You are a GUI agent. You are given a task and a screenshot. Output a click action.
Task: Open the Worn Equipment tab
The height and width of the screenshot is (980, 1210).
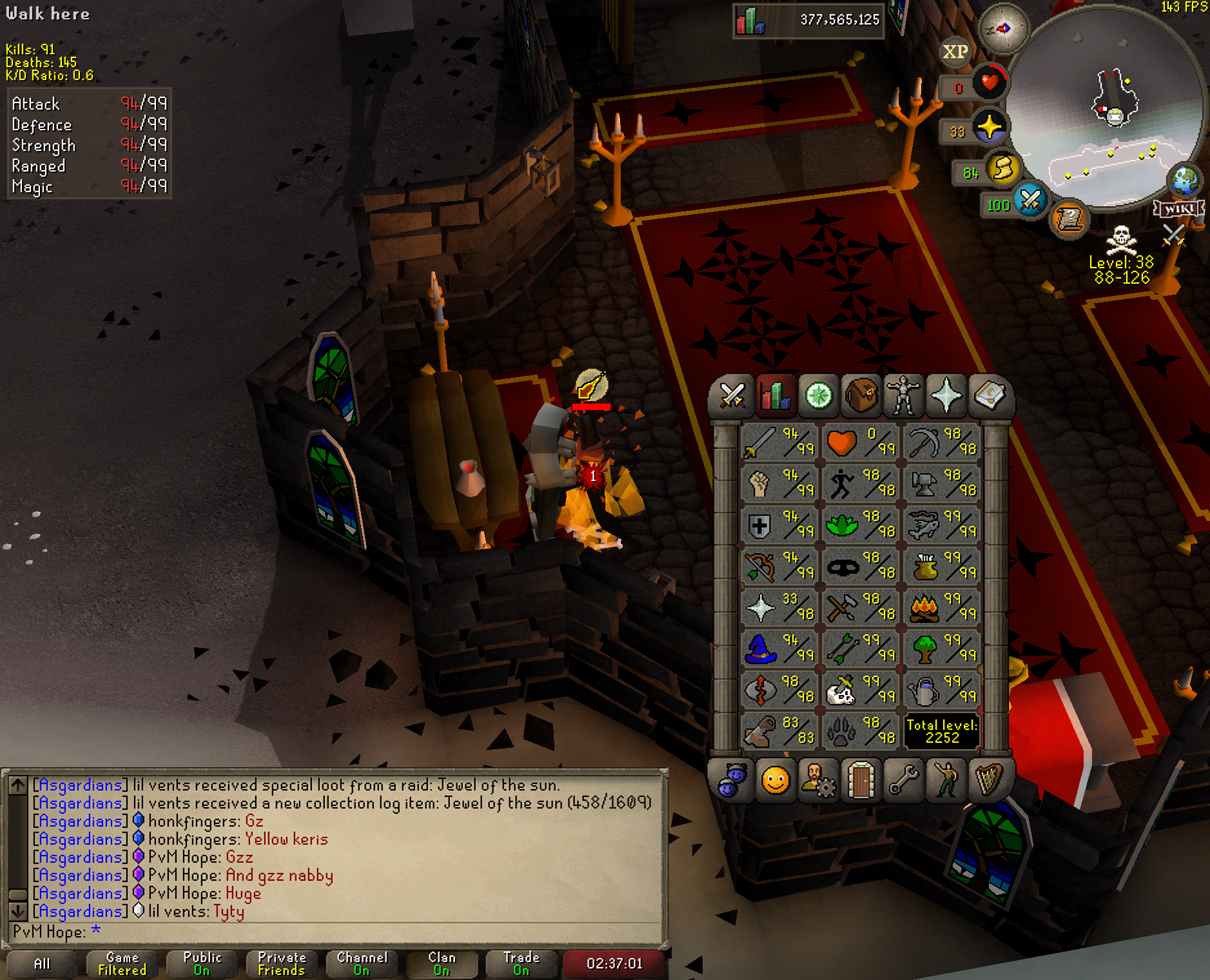[x=903, y=395]
